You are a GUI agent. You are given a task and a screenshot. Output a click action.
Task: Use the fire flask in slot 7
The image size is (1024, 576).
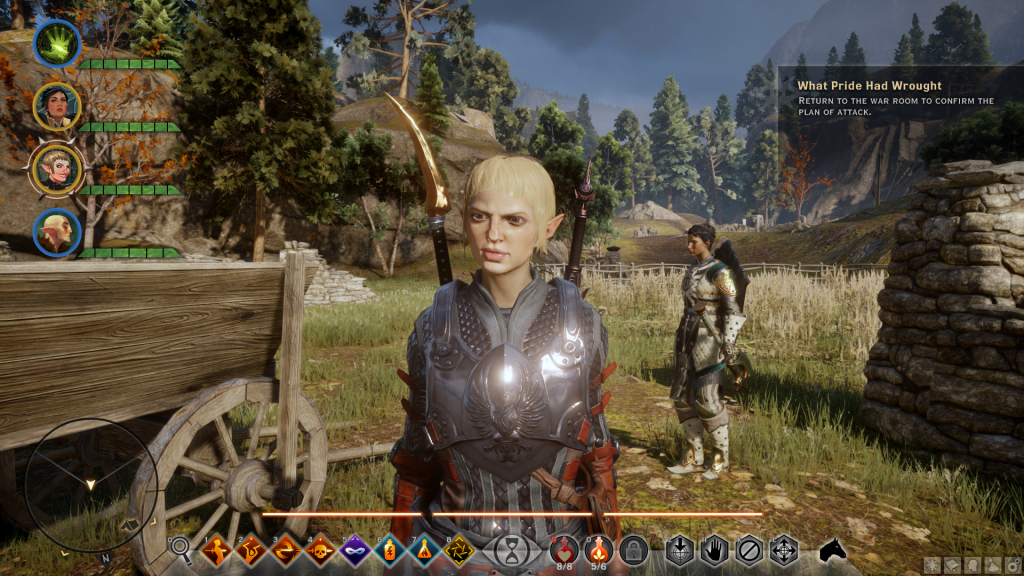point(424,549)
